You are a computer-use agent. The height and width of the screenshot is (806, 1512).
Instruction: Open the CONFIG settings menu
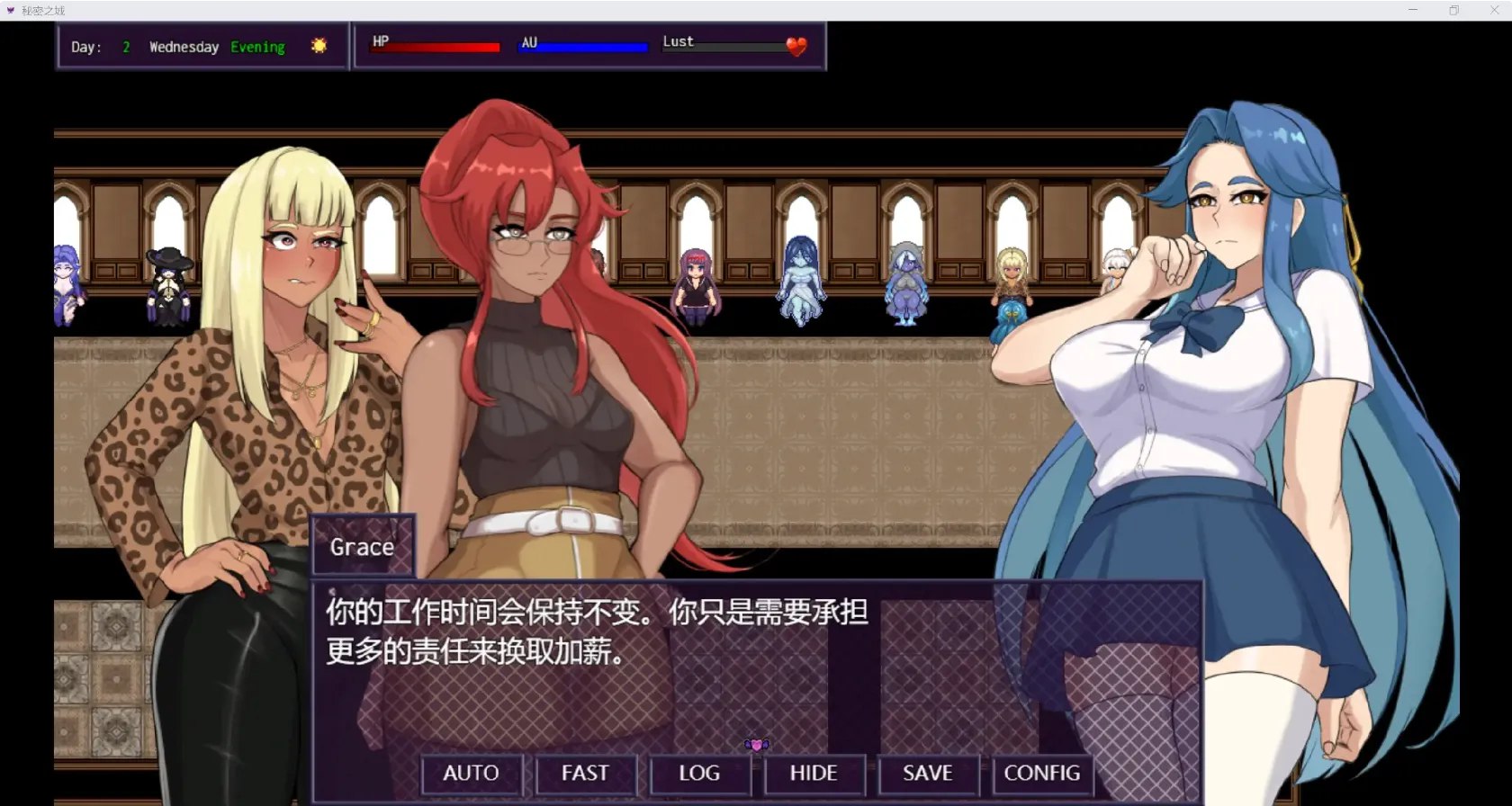(x=1041, y=773)
